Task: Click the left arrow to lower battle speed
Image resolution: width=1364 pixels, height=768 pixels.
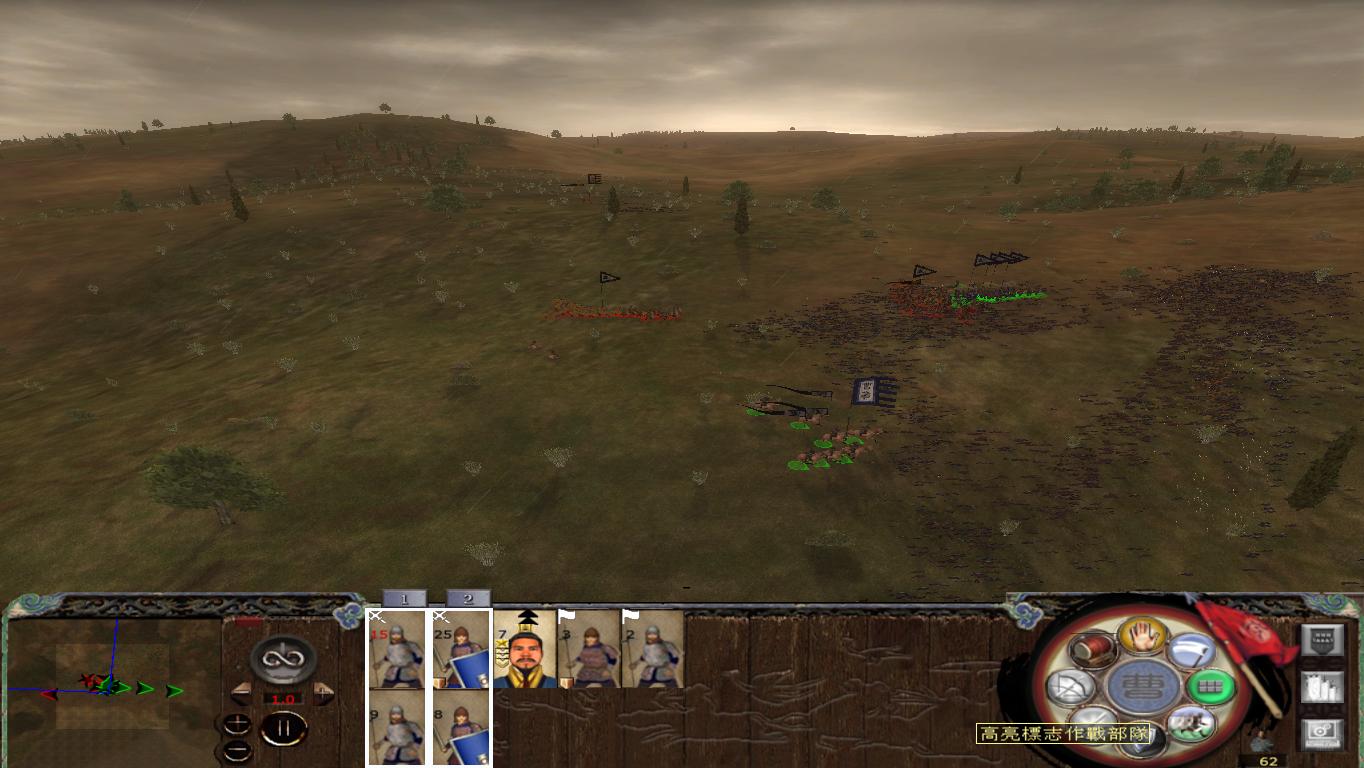Action: (242, 693)
